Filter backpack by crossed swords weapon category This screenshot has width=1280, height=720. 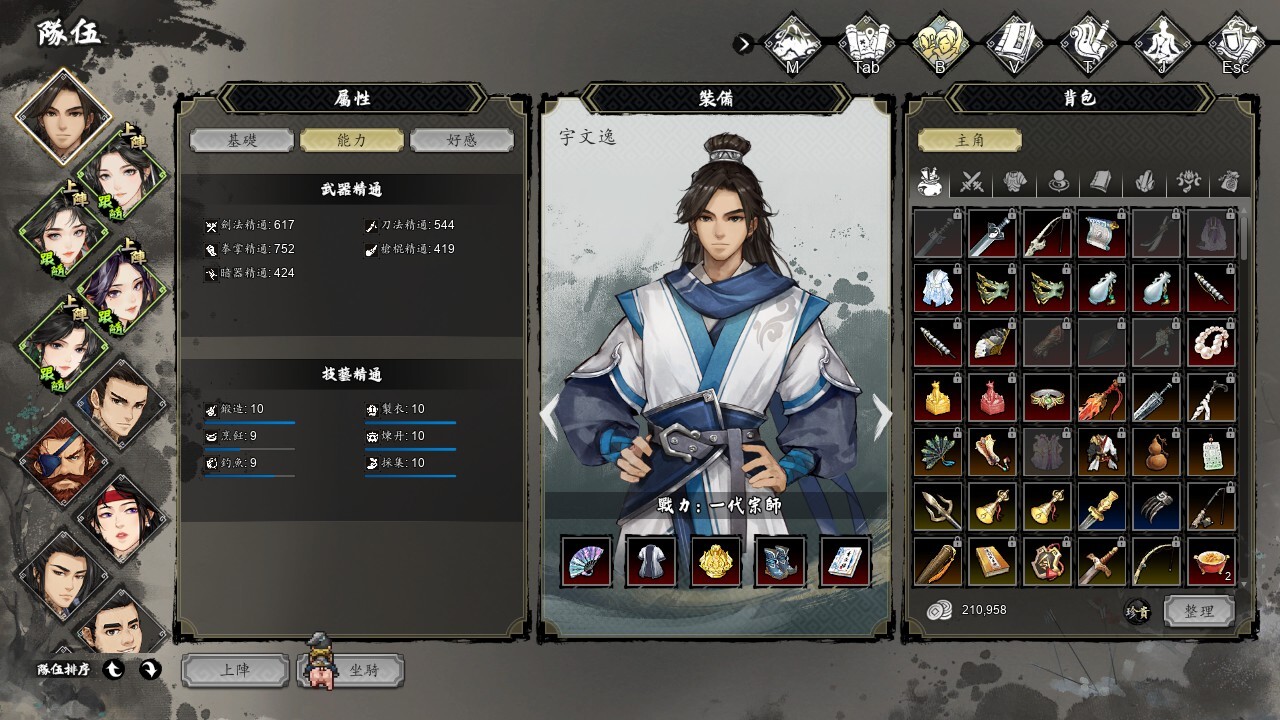(x=972, y=182)
